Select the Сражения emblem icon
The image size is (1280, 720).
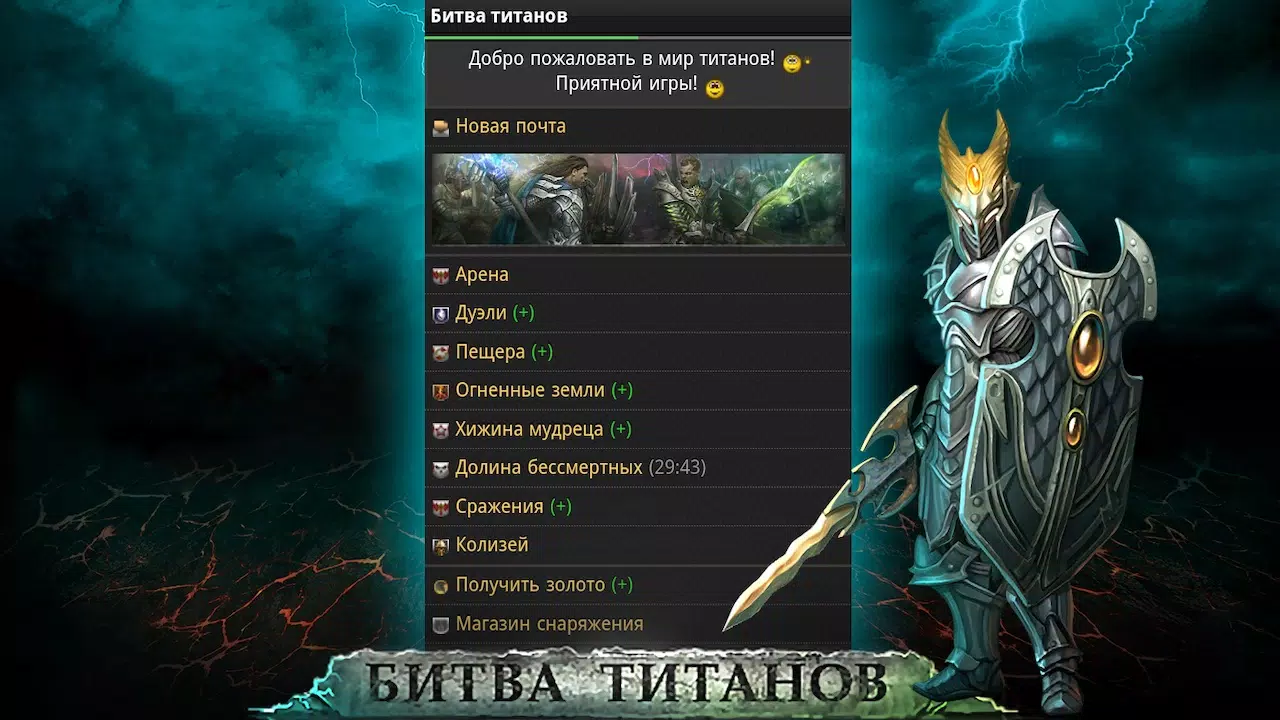tap(439, 506)
